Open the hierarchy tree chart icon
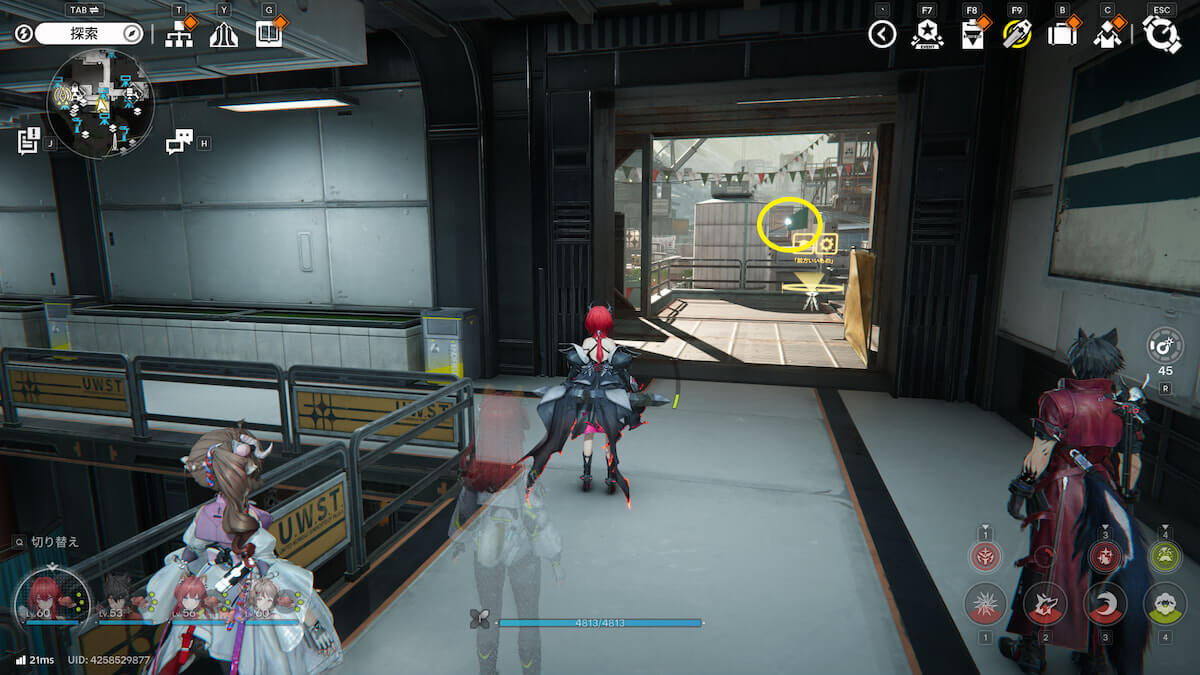The height and width of the screenshot is (675, 1200). pos(179,35)
